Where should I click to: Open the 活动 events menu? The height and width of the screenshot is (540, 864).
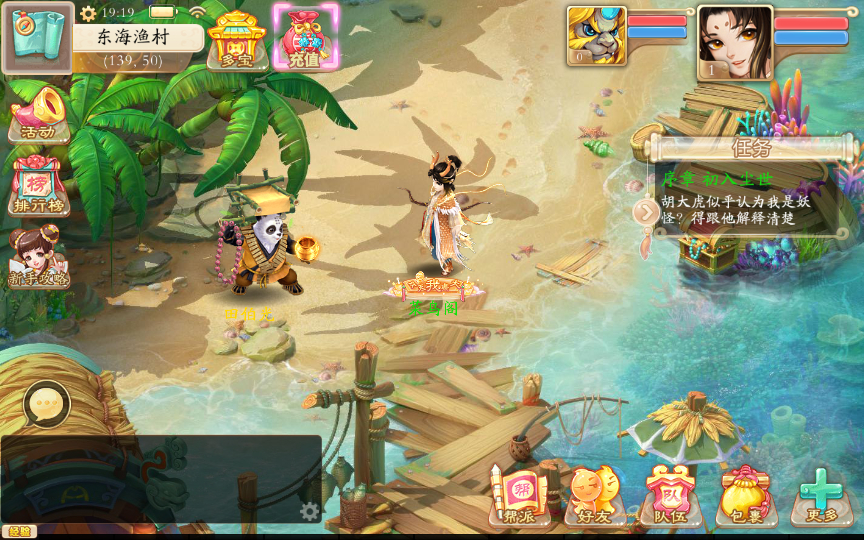(x=39, y=113)
